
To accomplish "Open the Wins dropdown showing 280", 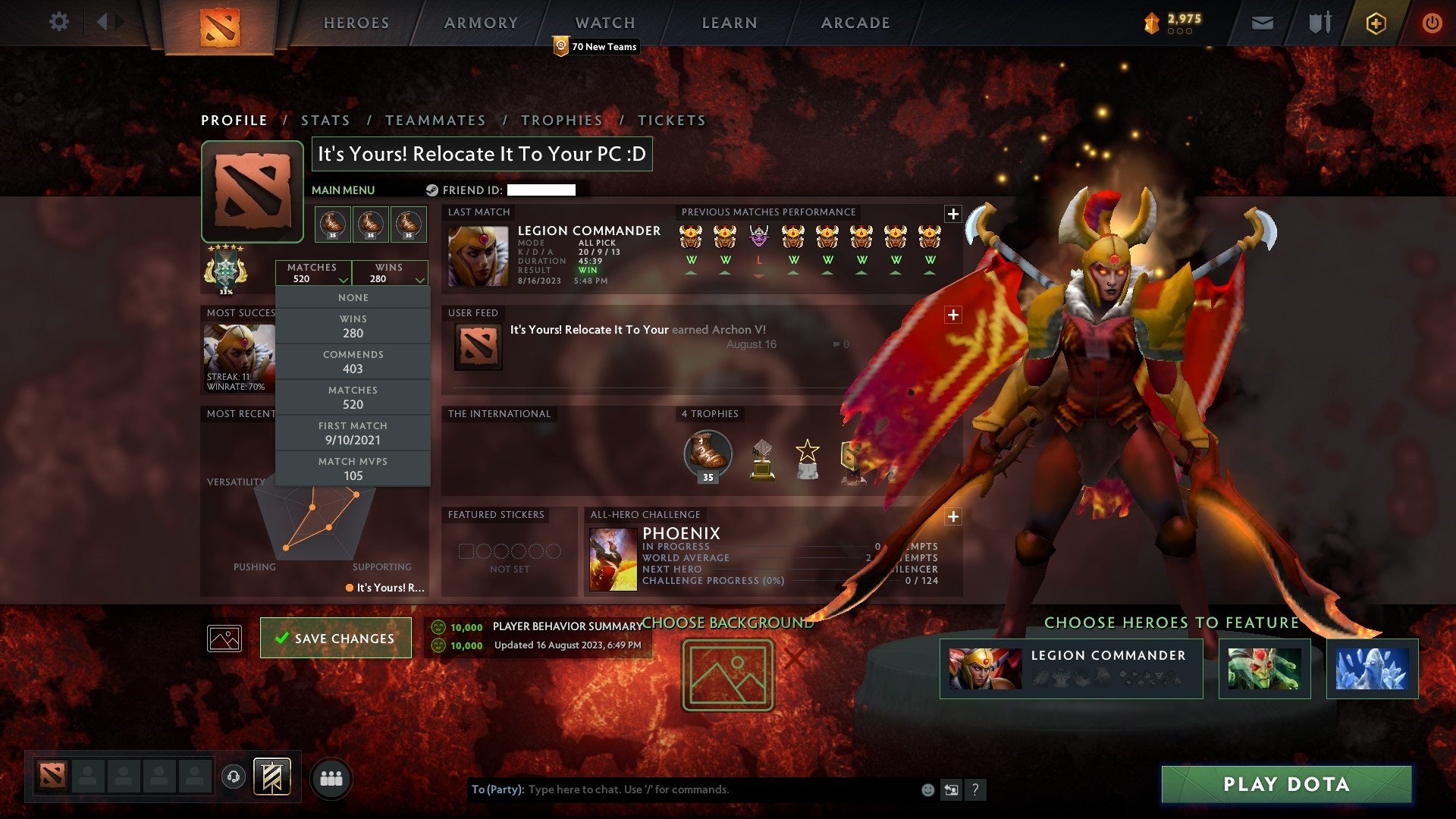I will point(389,273).
